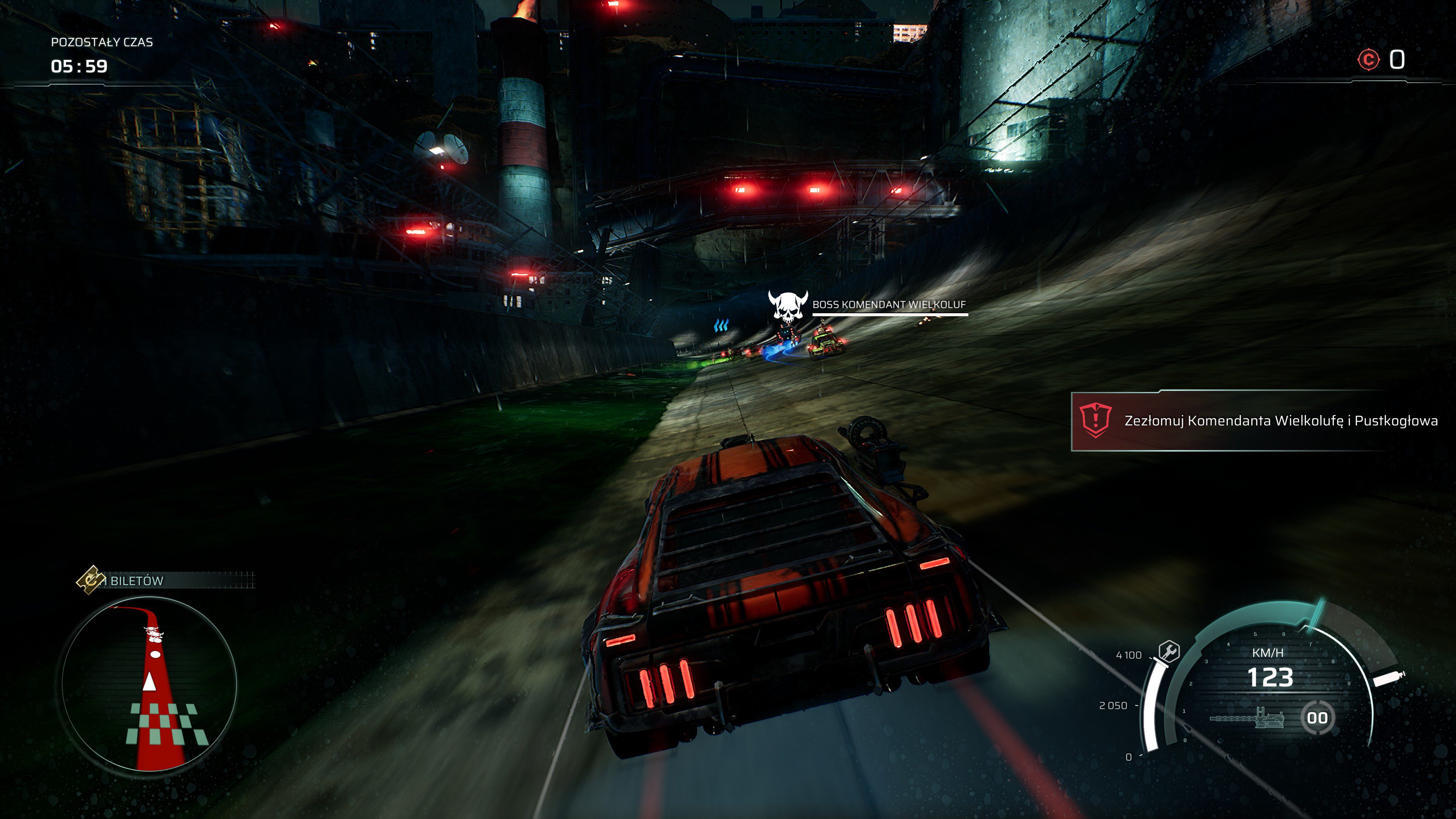Click the player arrow on the minimap

[150, 682]
